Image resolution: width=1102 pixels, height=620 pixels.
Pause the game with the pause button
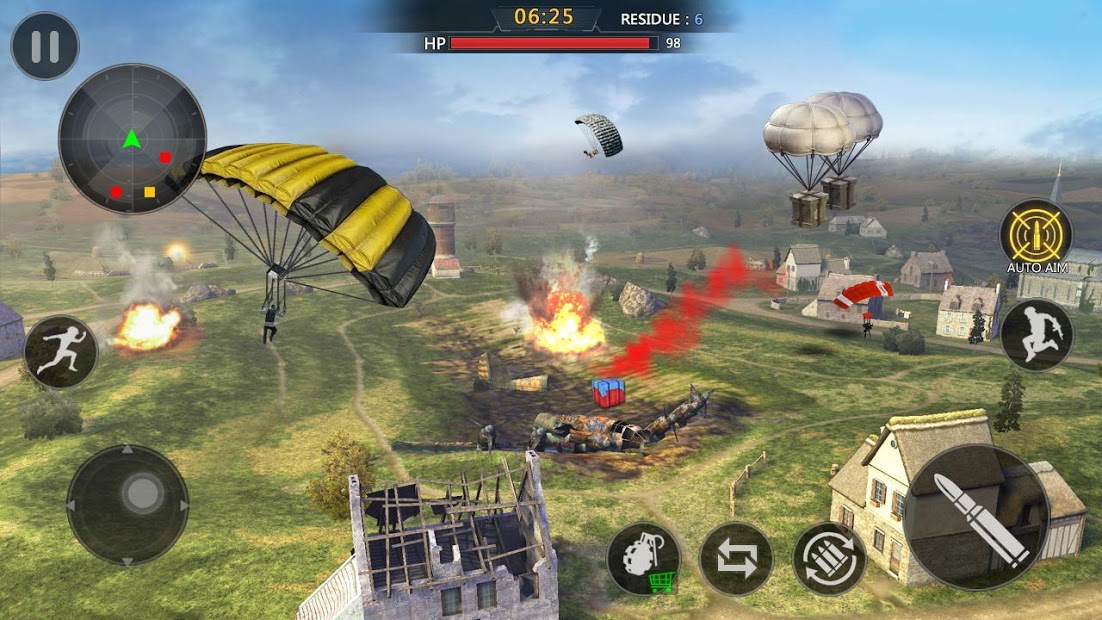click(45, 46)
